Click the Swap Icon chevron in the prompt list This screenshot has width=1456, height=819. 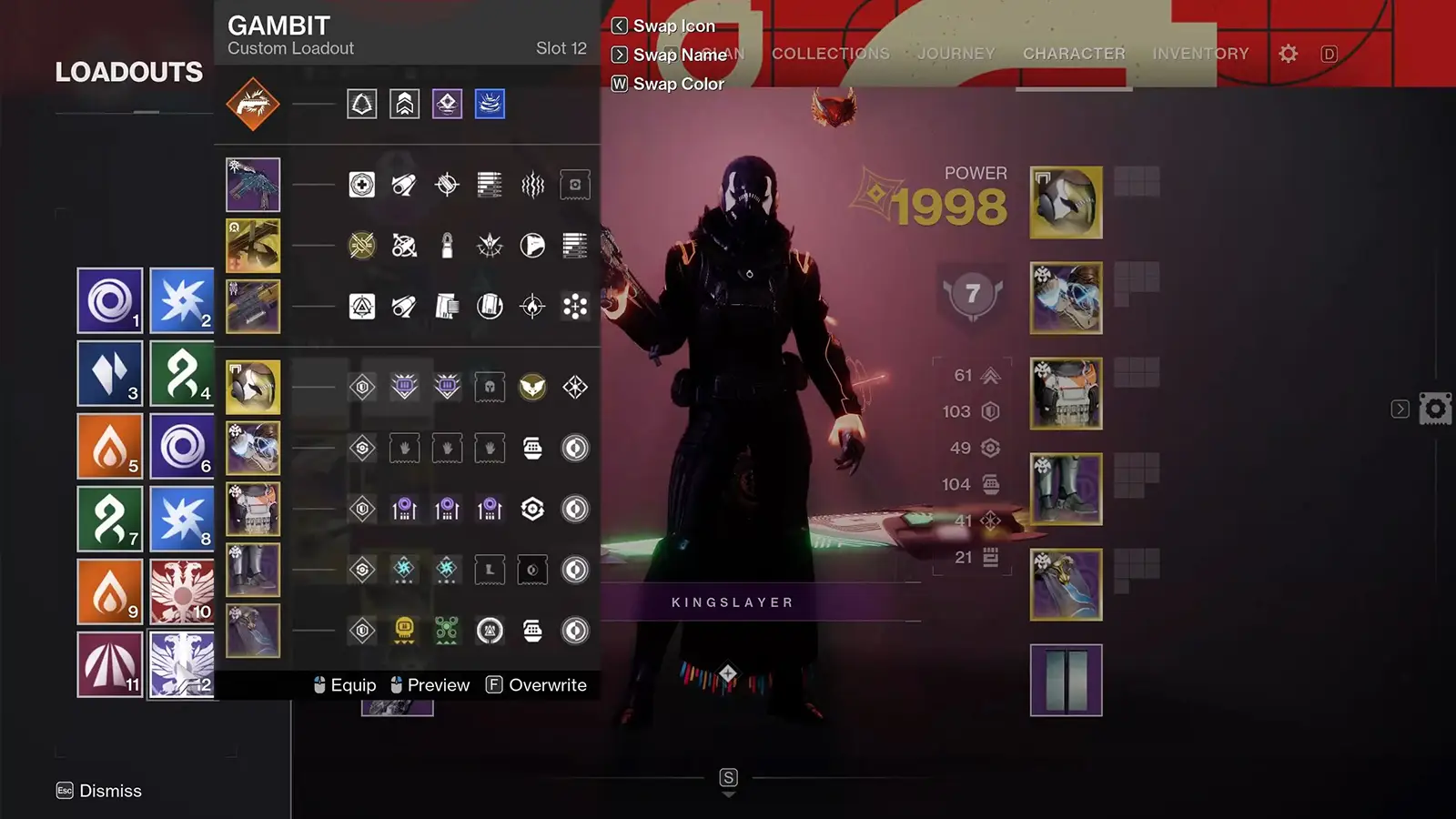[x=618, y=25]
